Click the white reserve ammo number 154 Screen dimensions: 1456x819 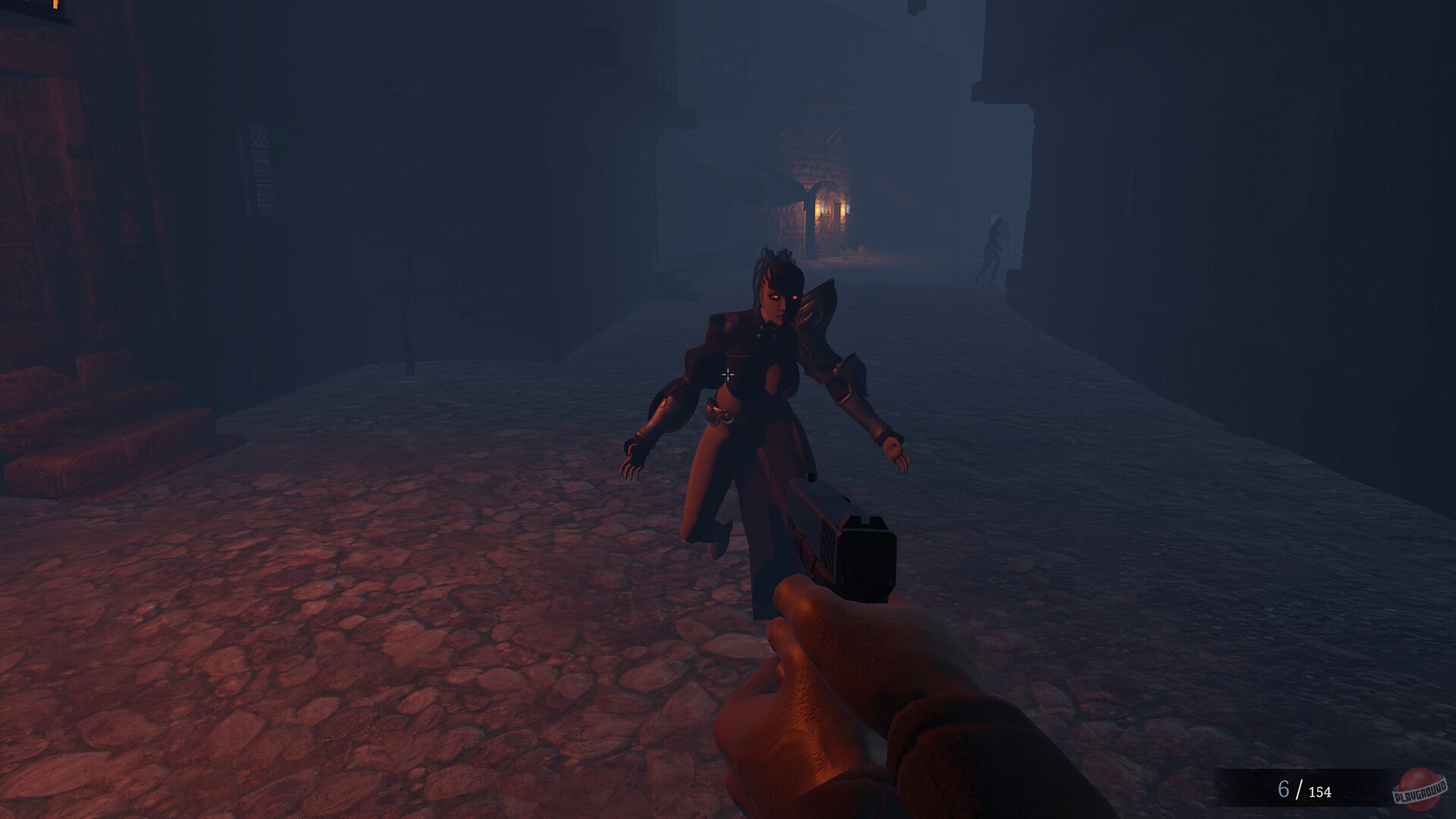(1319, 793)
